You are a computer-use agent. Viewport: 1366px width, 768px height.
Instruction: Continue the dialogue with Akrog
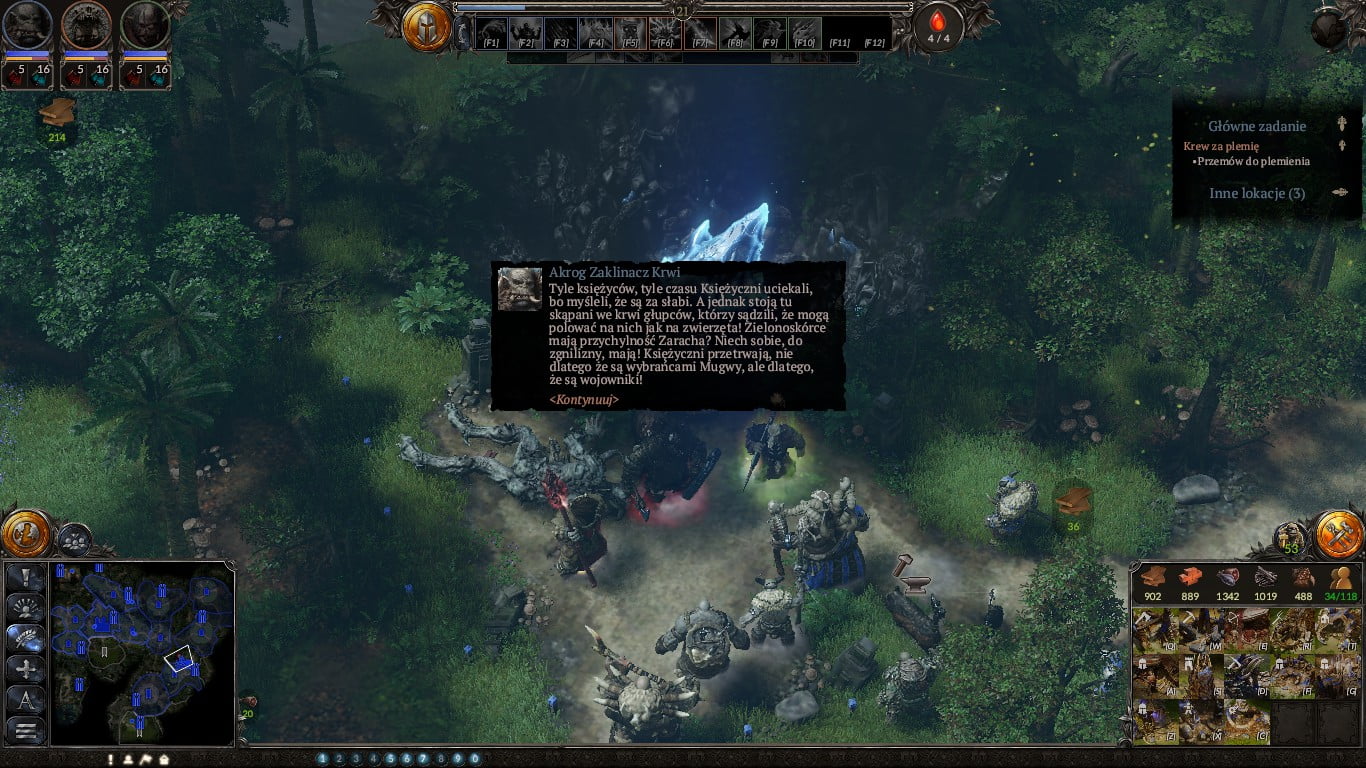584,399
